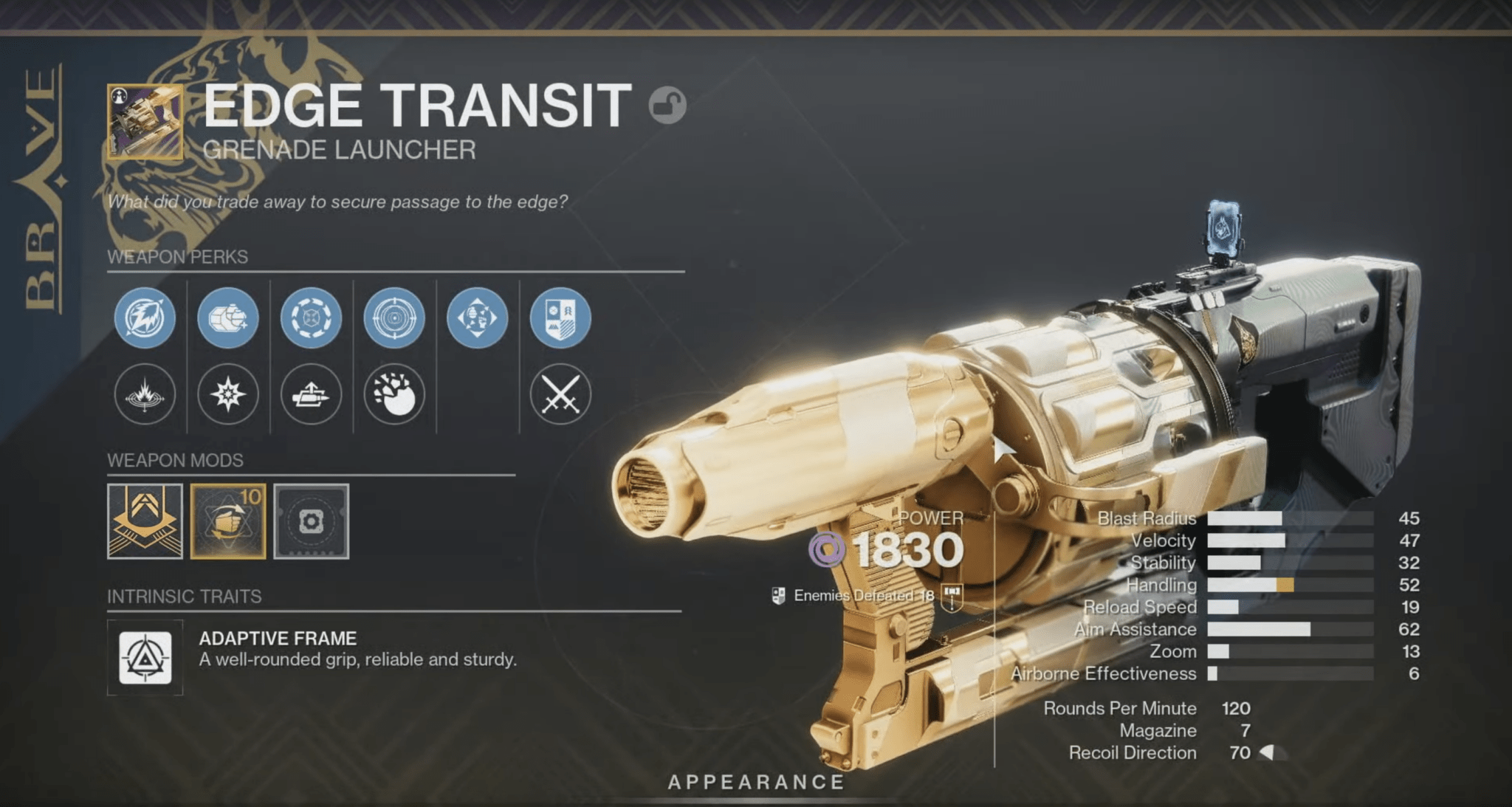Open the APPEARANCE tab at the bottom
The height and width of the screenshot is (807, 1512).
[x=755, y=781]
